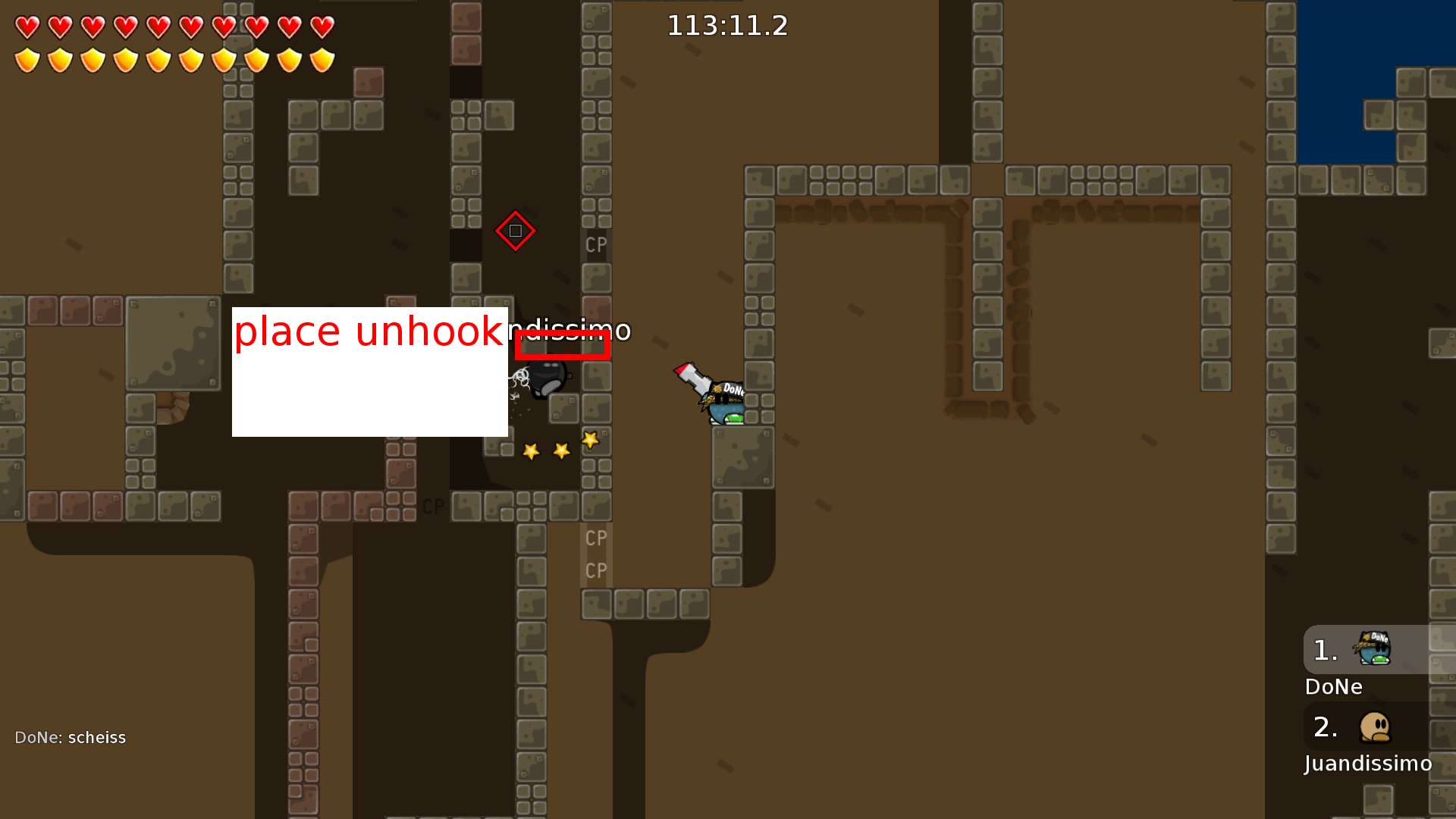Click Juandissimo's avatar in the leaderboard
Screen dimensions: 1456x819
click(x=1376, y=726)
